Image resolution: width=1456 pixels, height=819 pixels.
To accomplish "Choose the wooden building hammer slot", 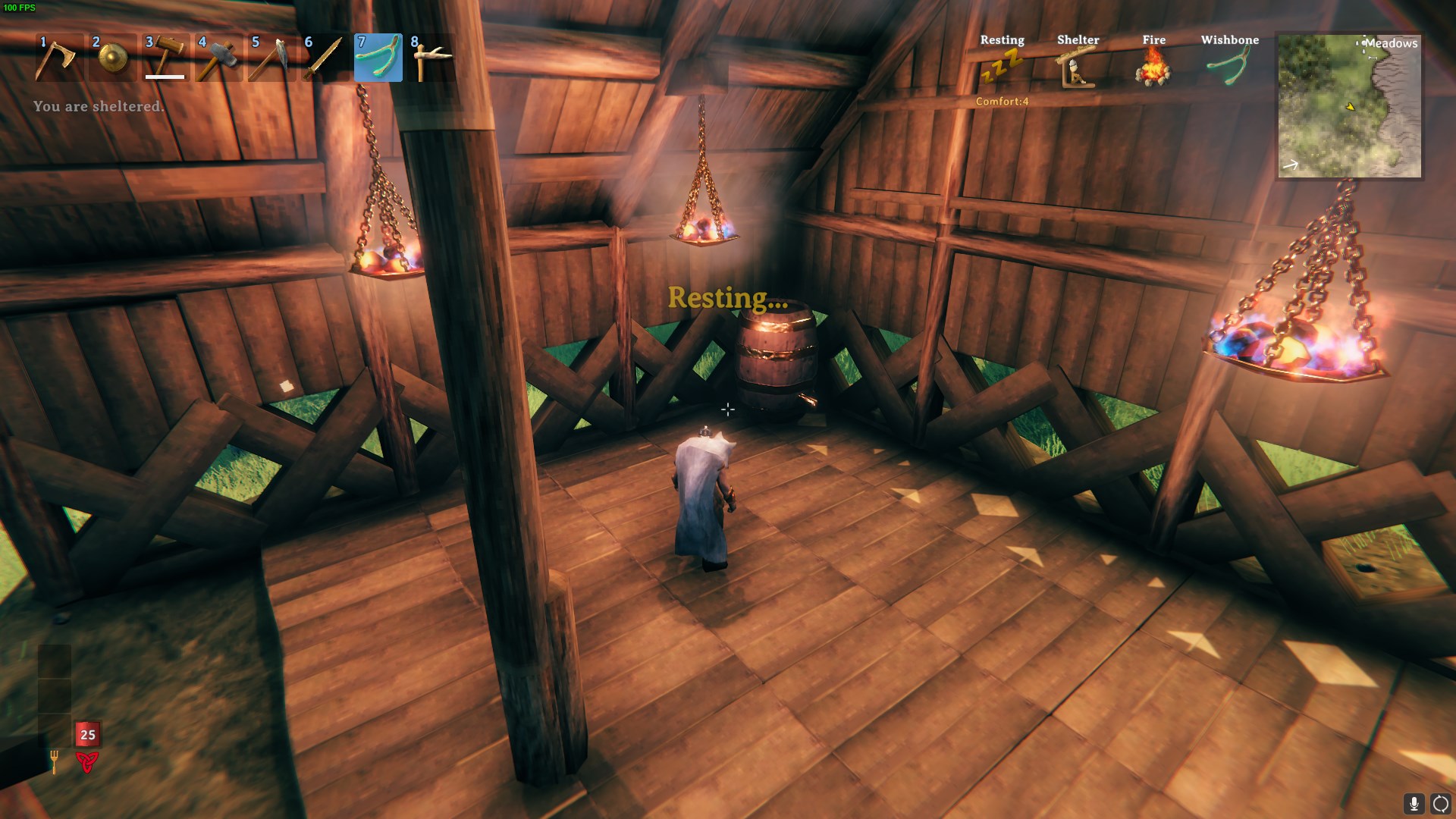I will coord(165,58).
